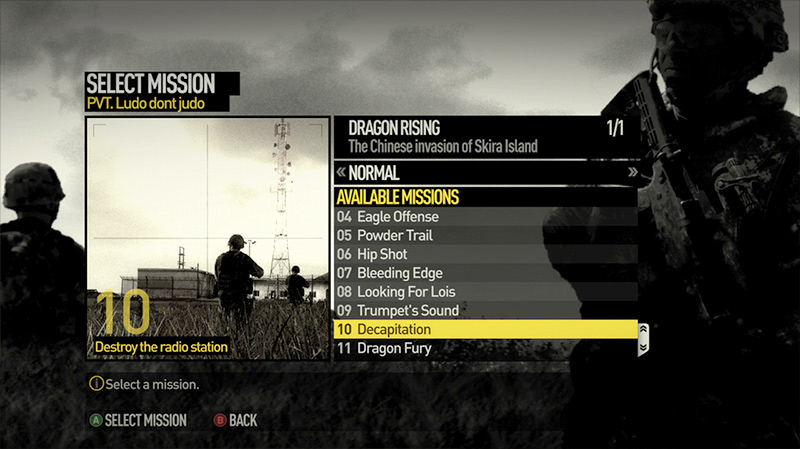Image resolution: width=800 pixels, height=449 pixels.
Task: Open mission 08 Looking For Lois
Action: pos(484,292)
